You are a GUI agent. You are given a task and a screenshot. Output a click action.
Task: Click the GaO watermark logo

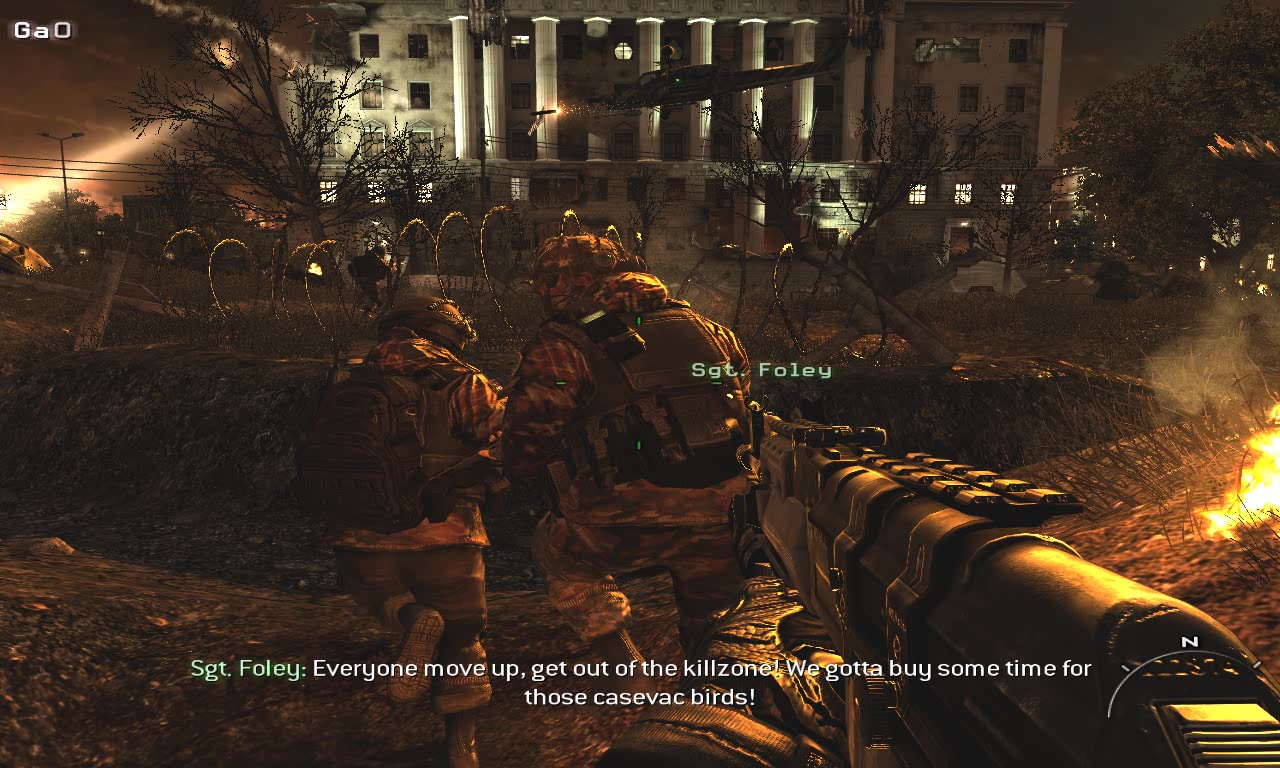42,30
